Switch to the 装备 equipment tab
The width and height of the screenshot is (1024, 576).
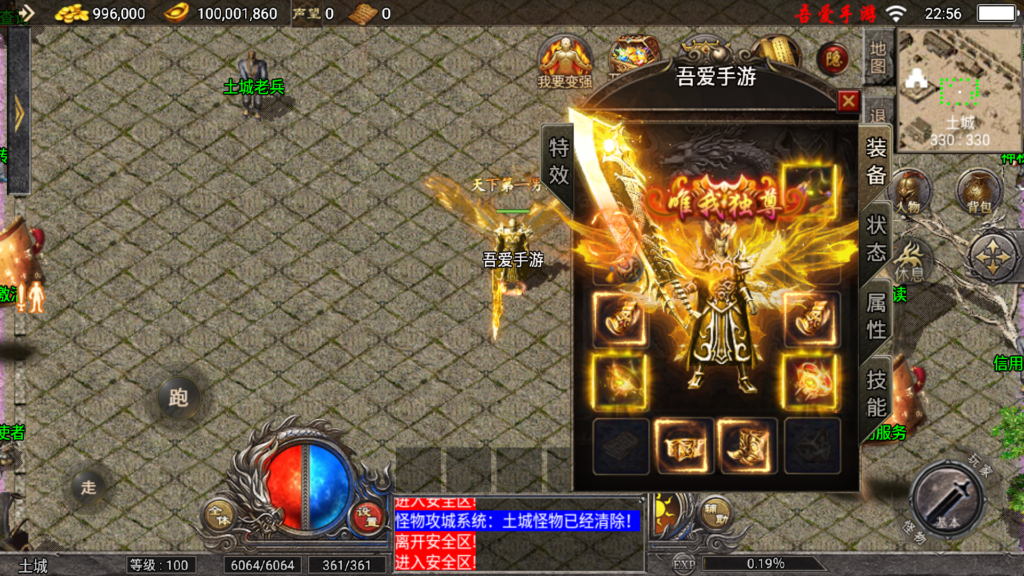point(876,161)
